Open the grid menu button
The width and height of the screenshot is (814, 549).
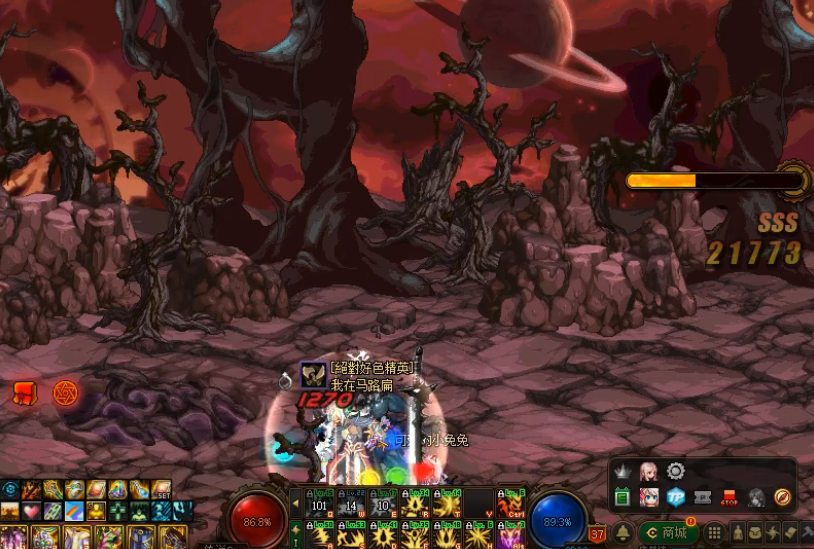pos(715,533)
